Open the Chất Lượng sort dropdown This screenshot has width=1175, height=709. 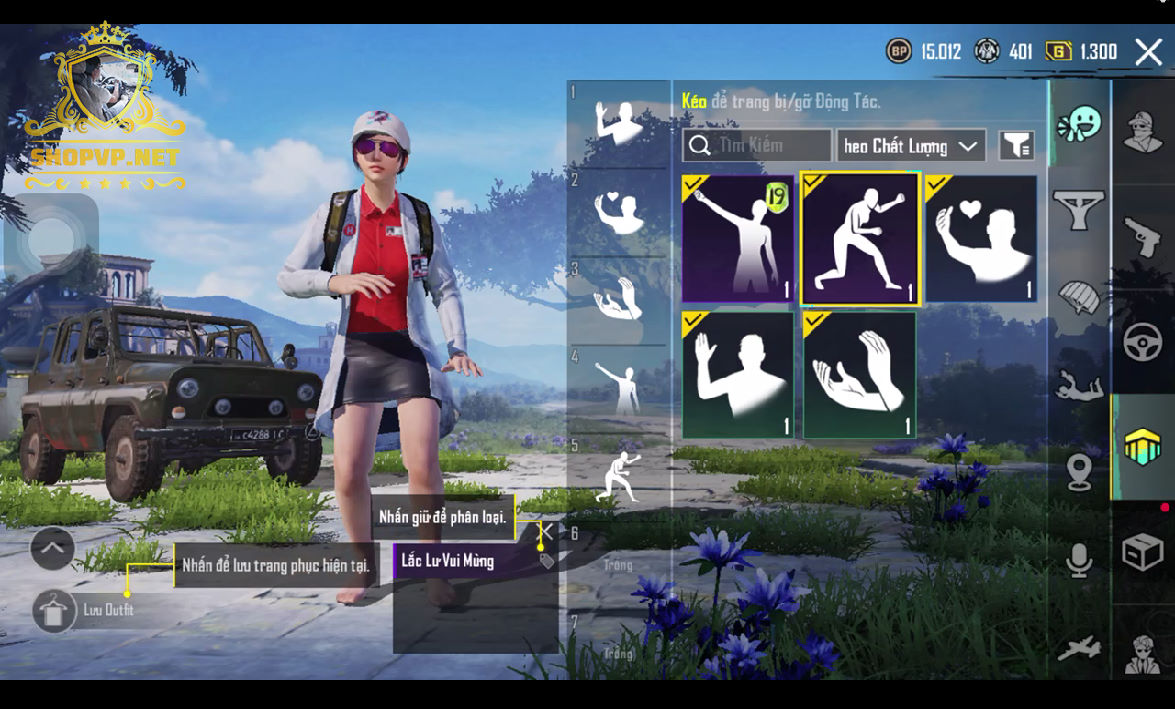(x=910, y=146)
